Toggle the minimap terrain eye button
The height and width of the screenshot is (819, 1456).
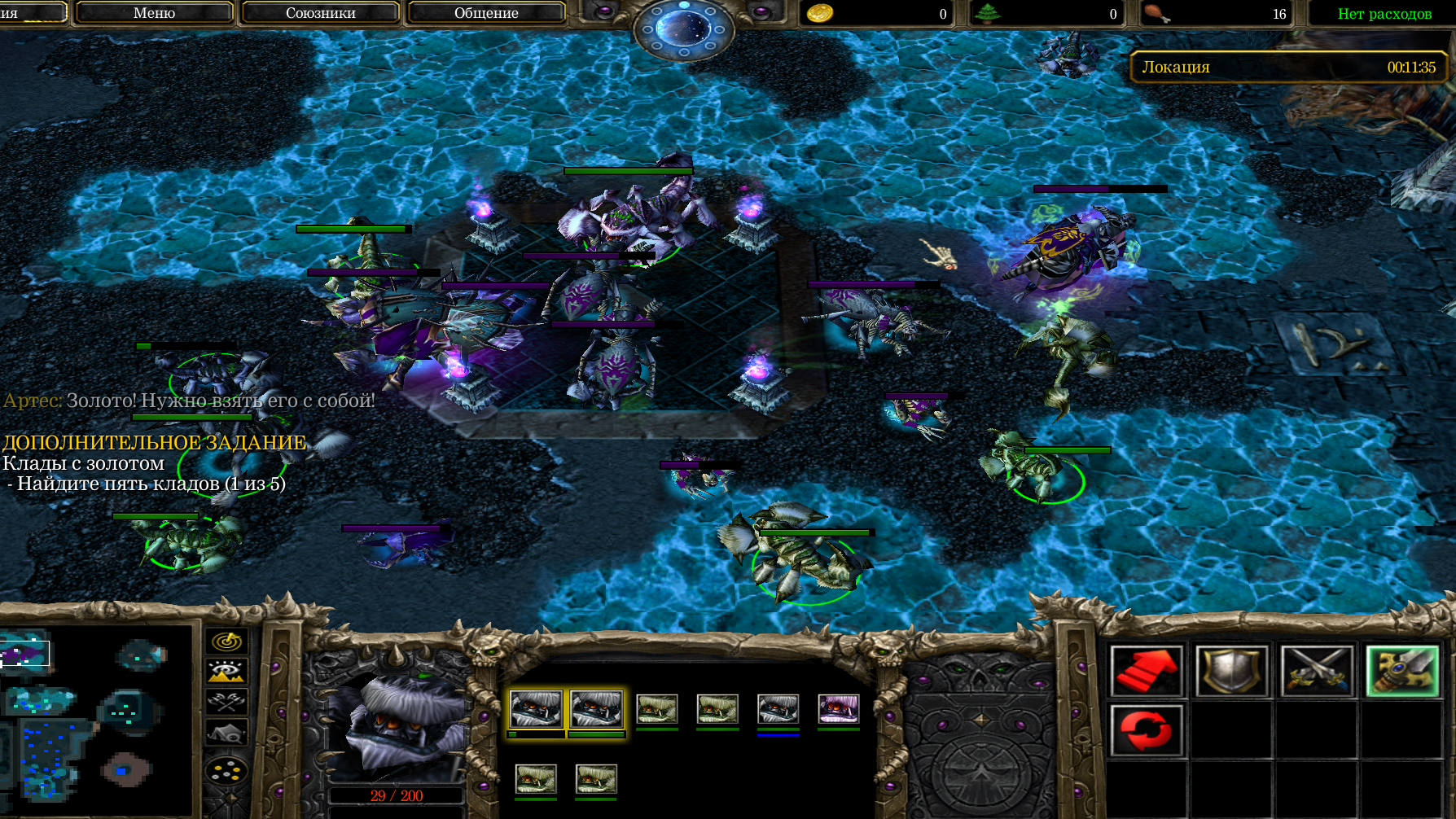226,672
